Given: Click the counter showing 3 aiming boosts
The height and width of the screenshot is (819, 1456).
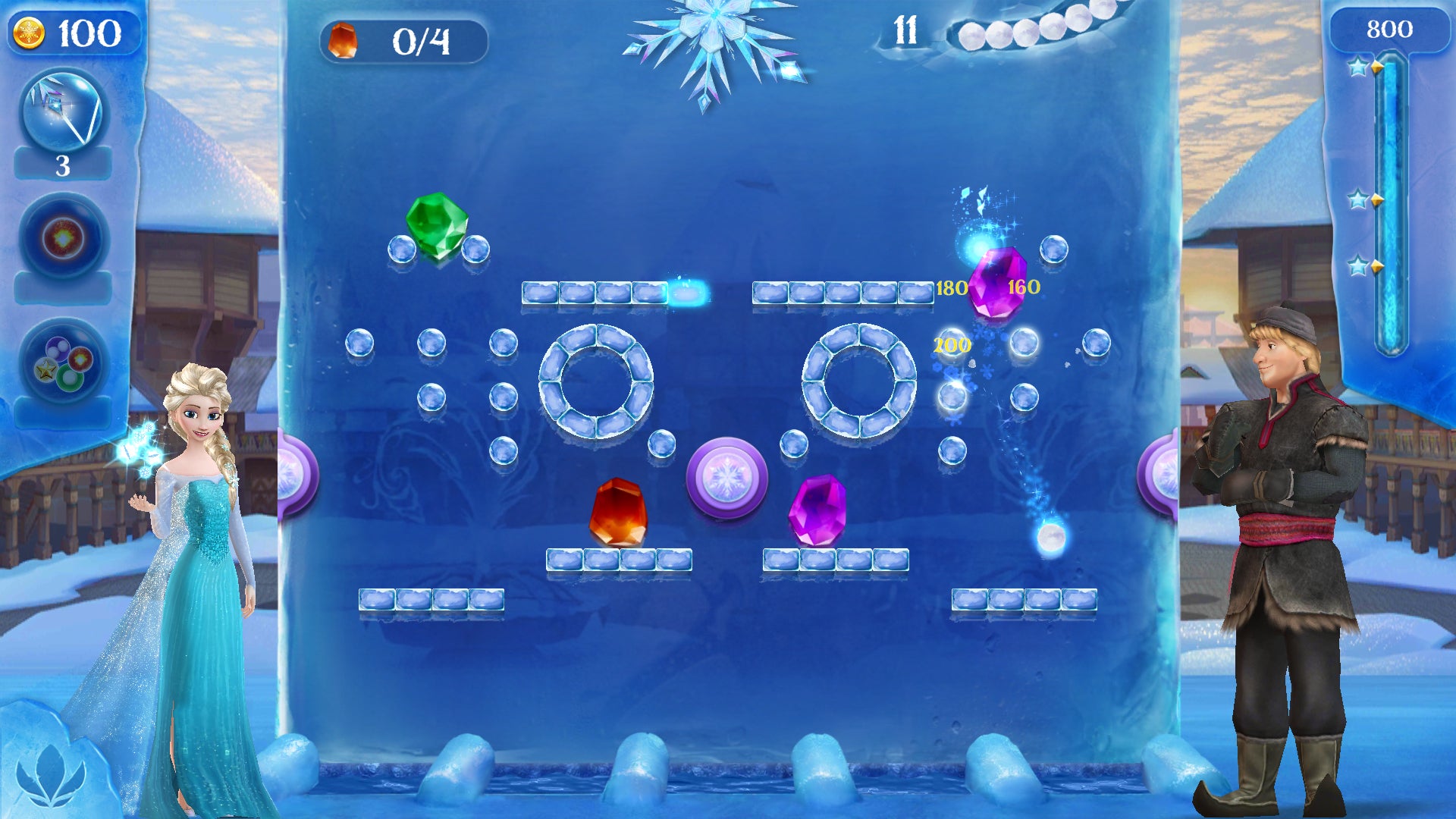Looking at the screenshot, I should click(64, 163).
